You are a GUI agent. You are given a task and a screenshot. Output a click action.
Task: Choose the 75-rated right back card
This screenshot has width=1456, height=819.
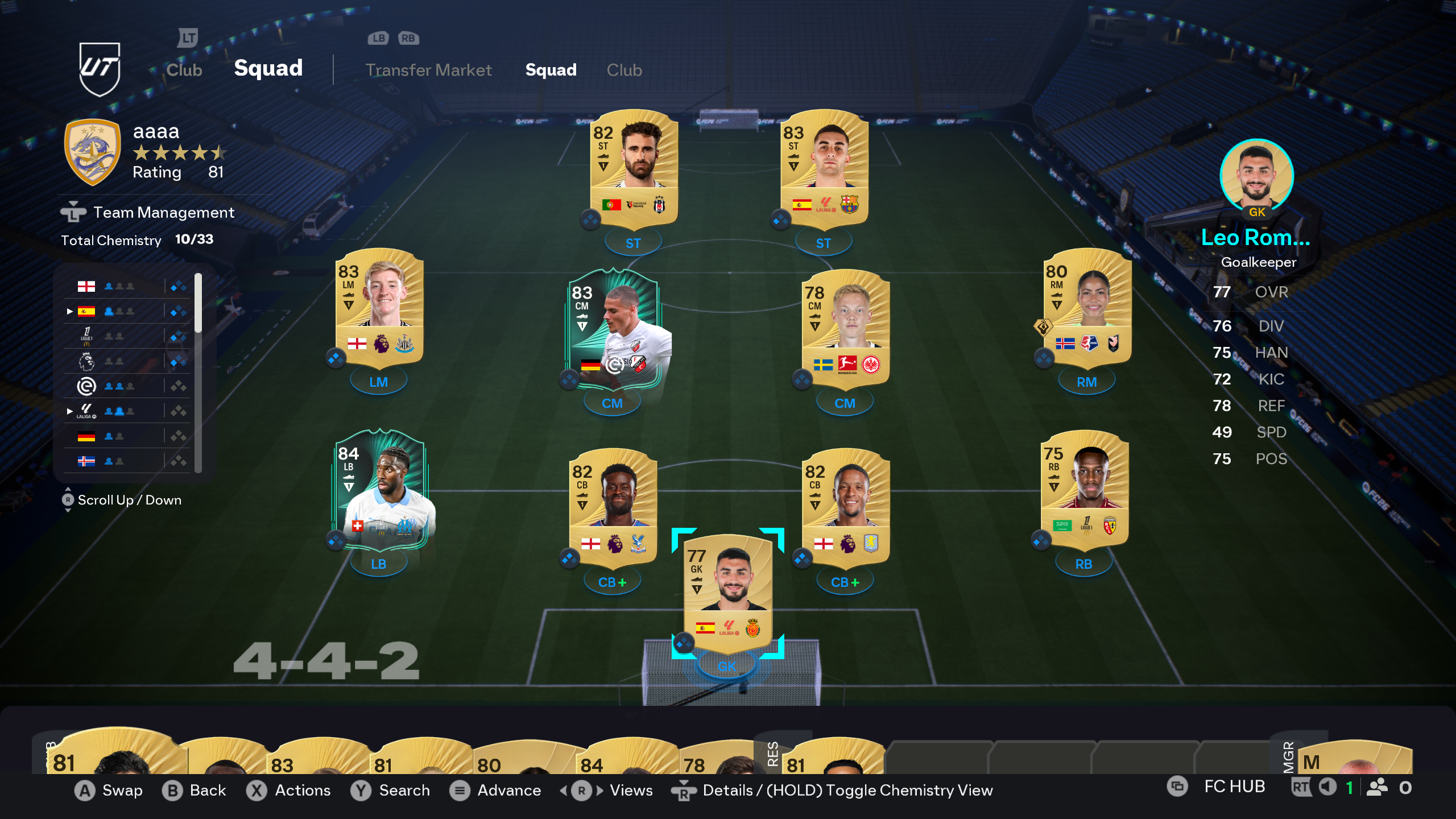pyautogui.click(x=1084, y=489)
